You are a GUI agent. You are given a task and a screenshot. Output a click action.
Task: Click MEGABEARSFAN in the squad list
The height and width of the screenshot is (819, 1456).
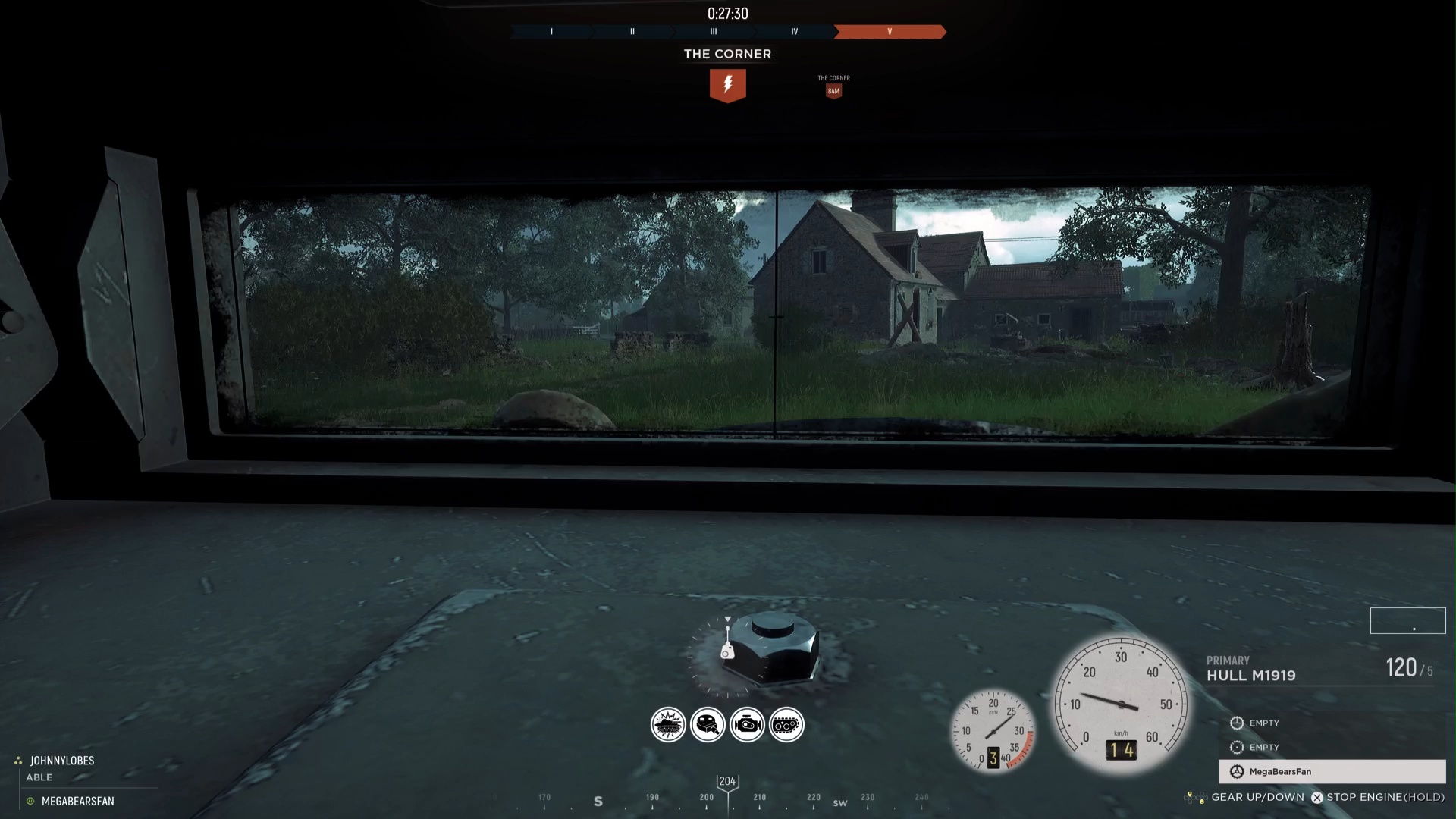[x=77, y=801]
